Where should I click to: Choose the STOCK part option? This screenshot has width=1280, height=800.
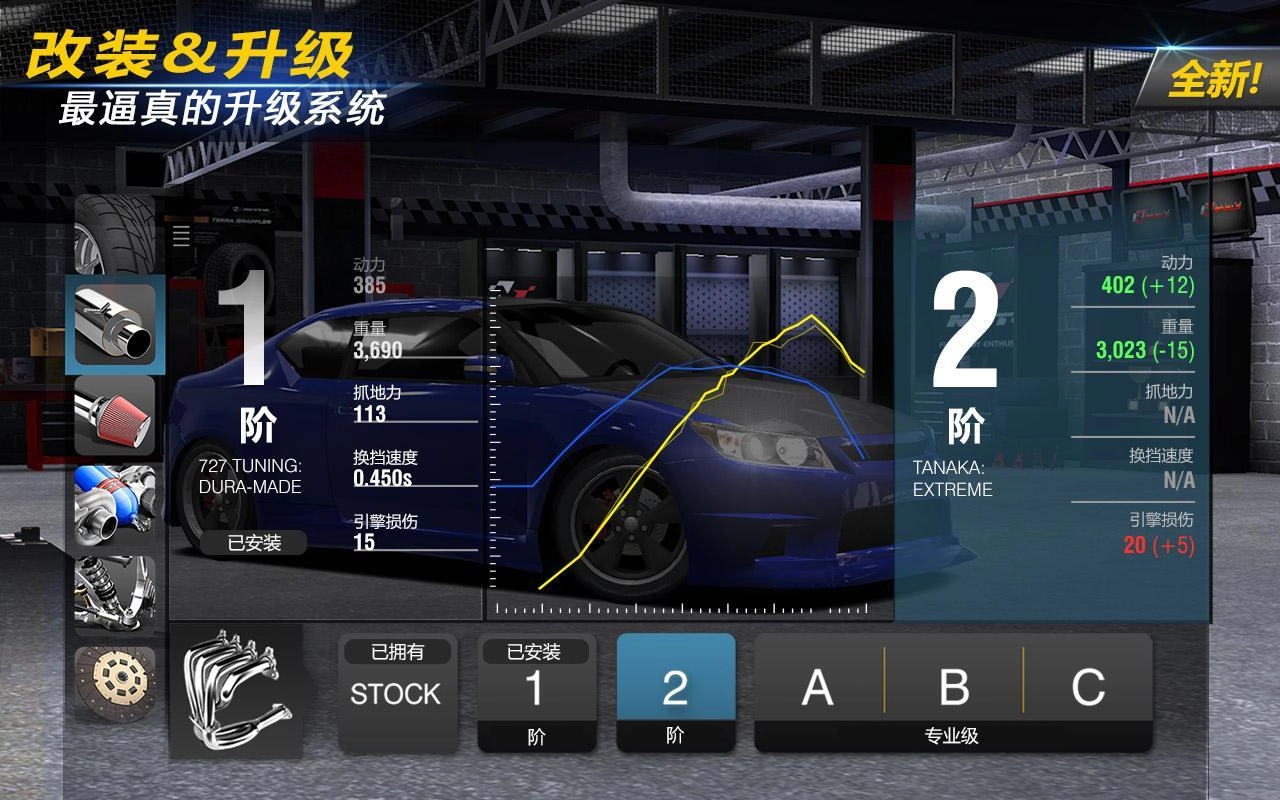click(396, 693)
